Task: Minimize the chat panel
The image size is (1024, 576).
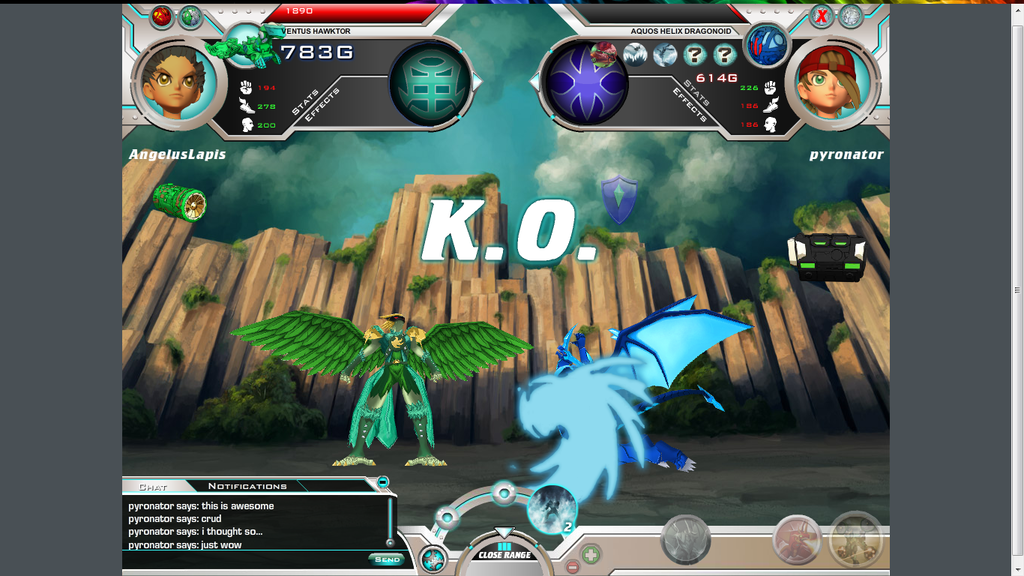Action: 383,482
